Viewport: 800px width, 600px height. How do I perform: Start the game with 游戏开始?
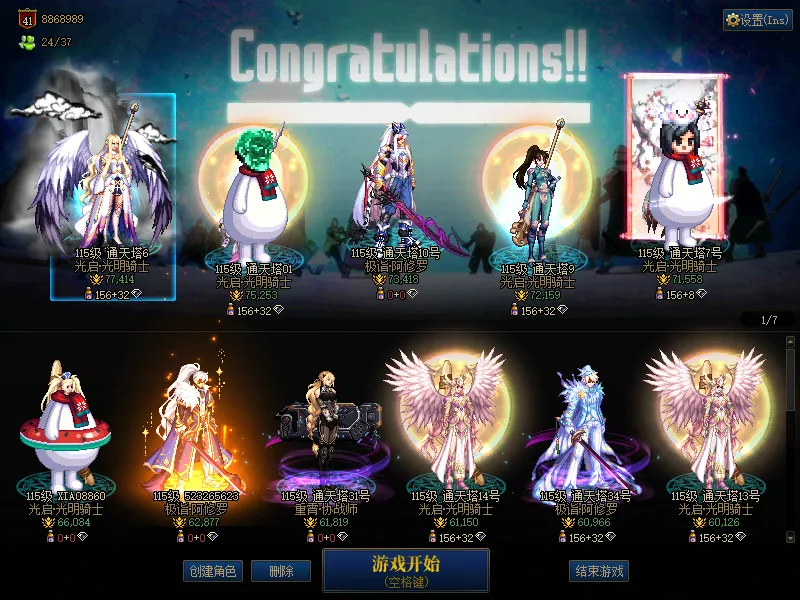[x=405, y=570]
